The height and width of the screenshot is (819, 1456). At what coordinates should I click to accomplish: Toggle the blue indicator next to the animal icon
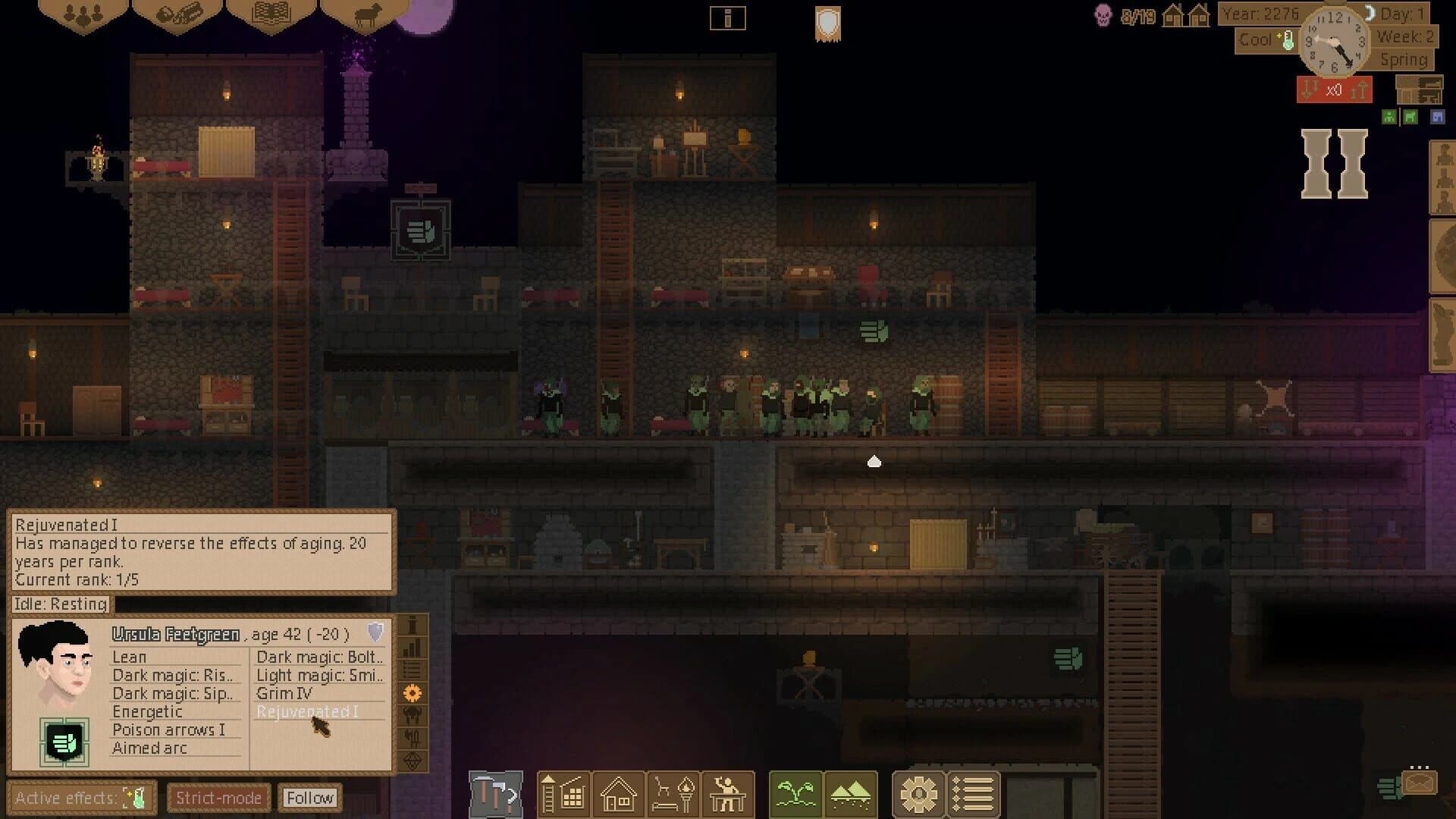[1437, 116]
